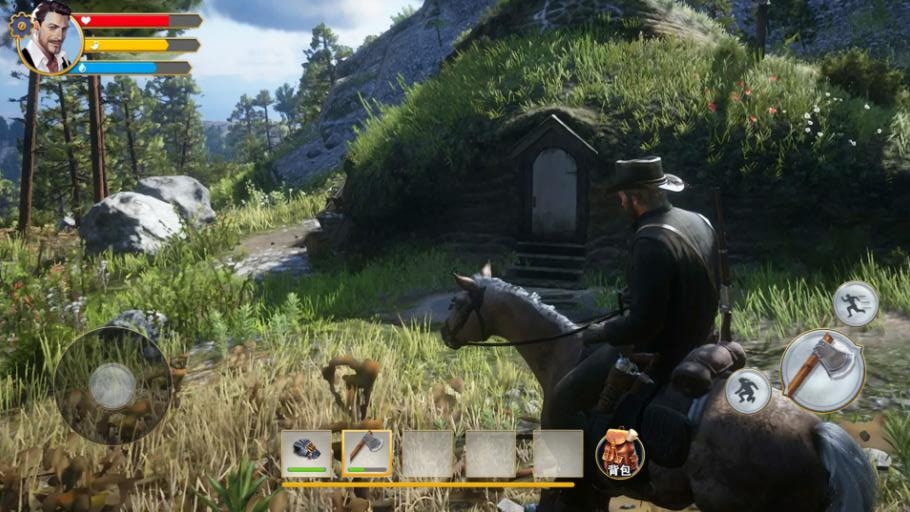Select the gloves hotbar slot
910x512 pixels.
point(306,453)
